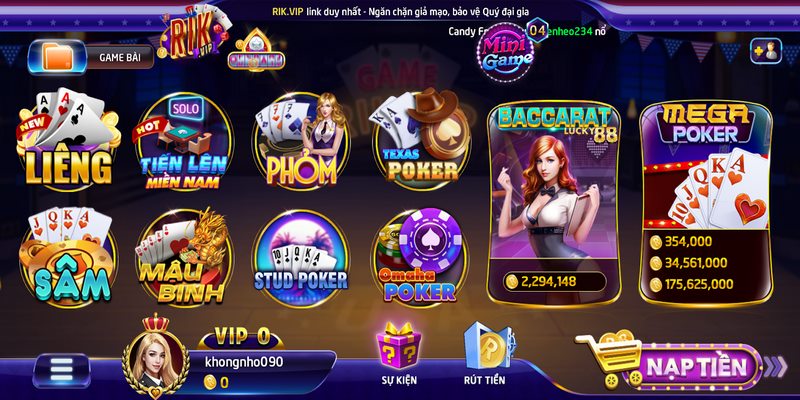
Task: Open the hamburger menu button
Action: pyautogui.click(x=63, y=371)
